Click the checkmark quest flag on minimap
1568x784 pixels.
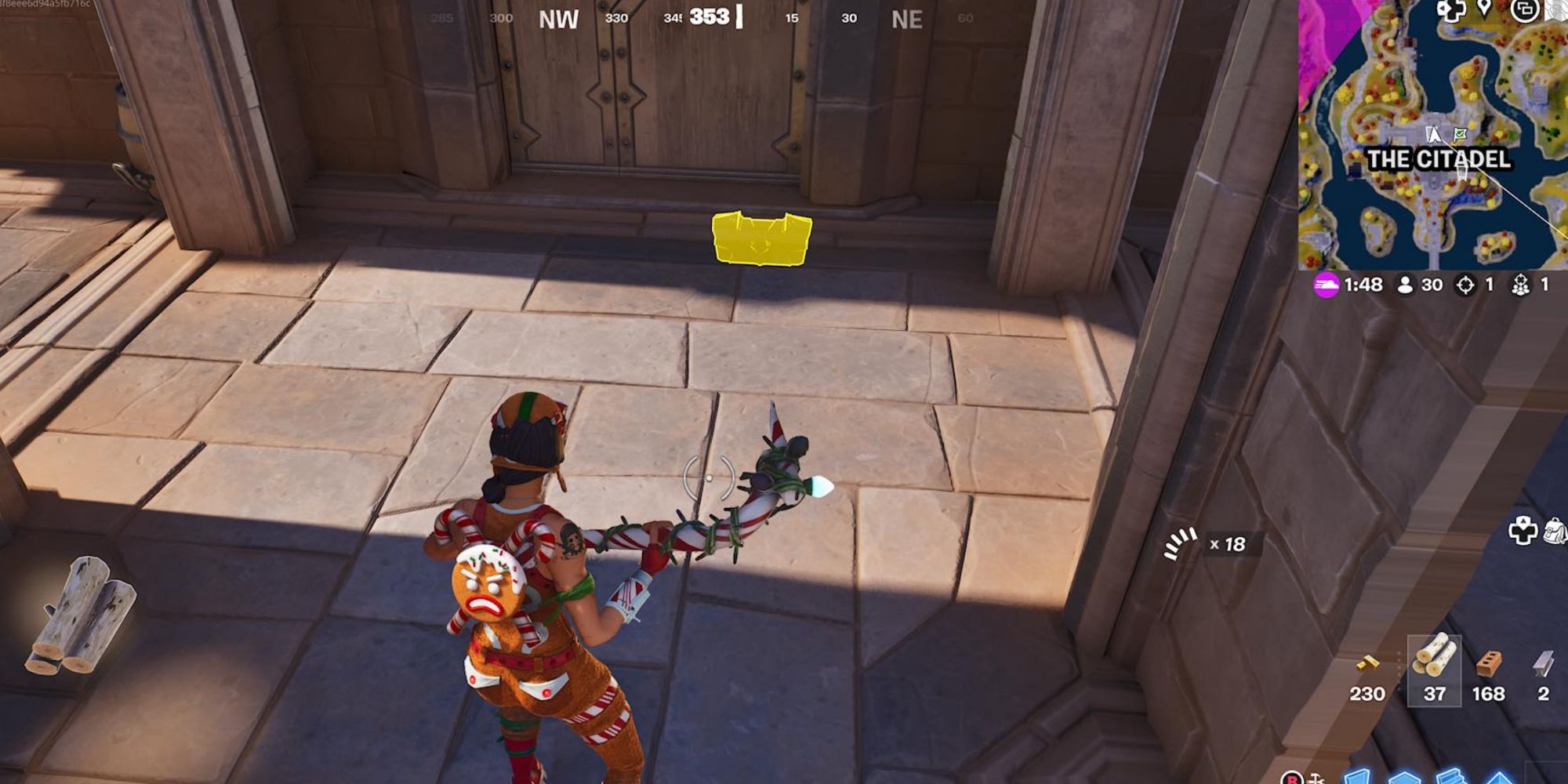1461,133
